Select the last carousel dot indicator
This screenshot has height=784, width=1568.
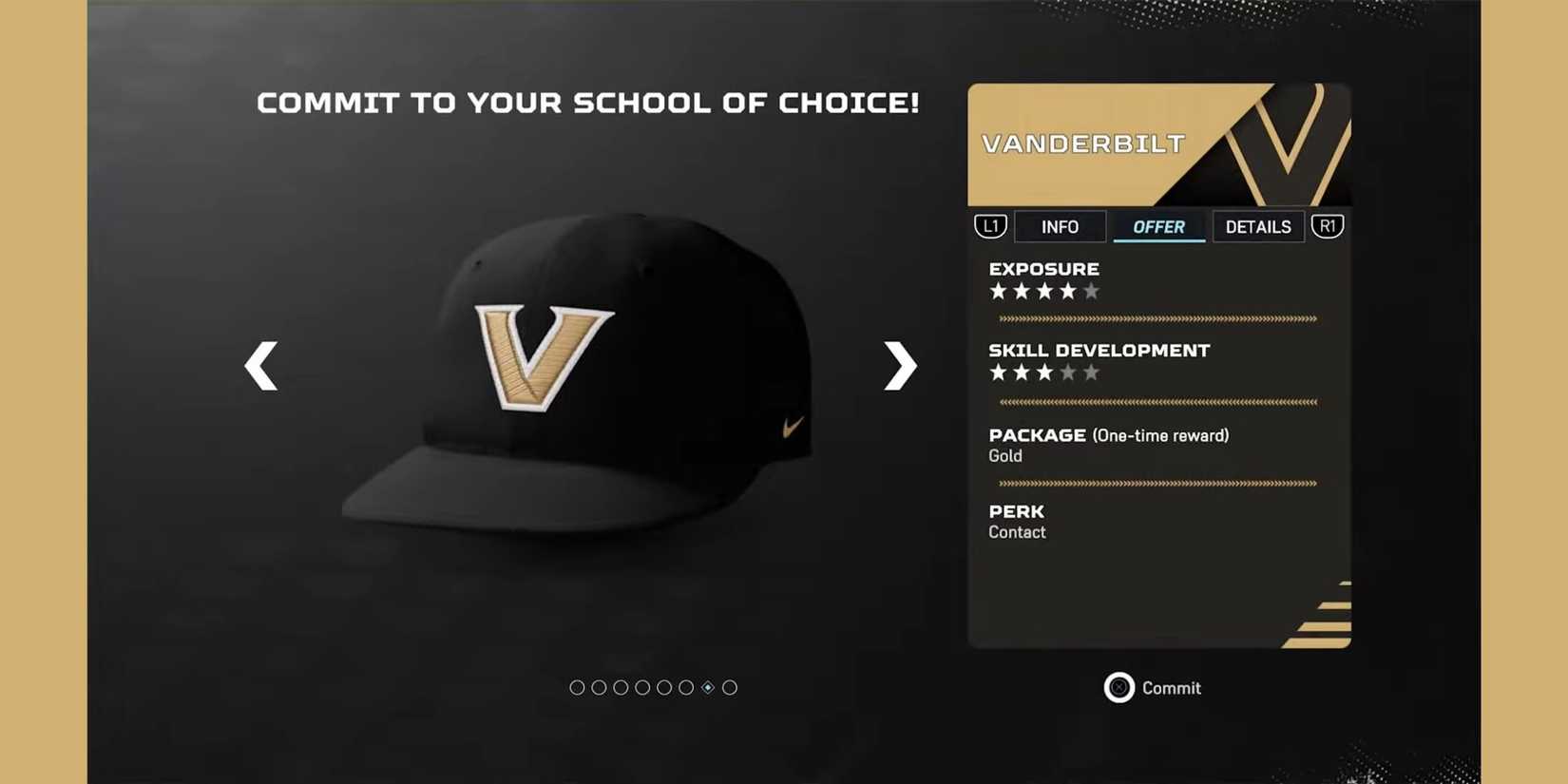[730, 687]
